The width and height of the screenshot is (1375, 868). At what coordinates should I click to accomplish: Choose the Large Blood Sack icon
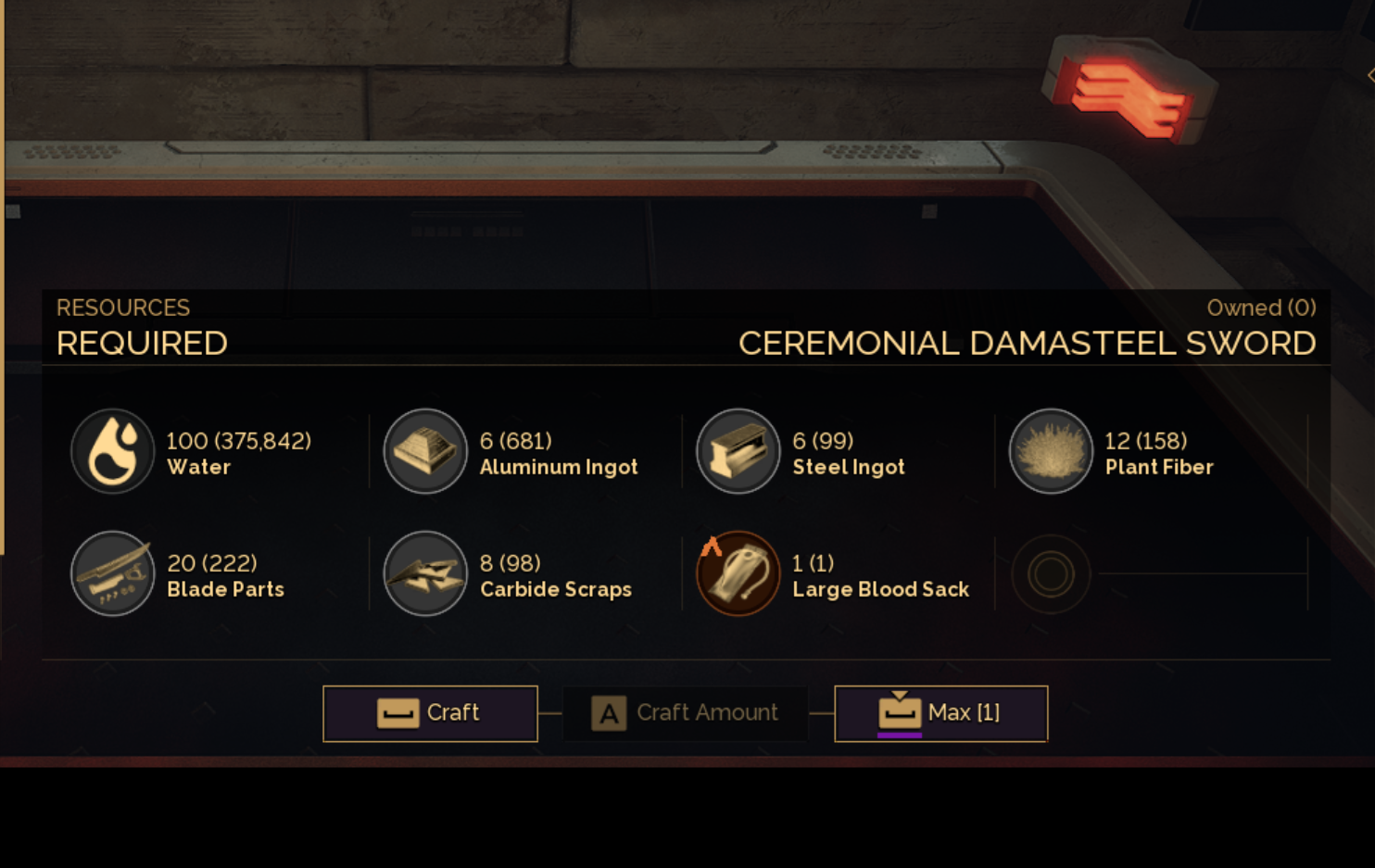click(x=738, y=573)
